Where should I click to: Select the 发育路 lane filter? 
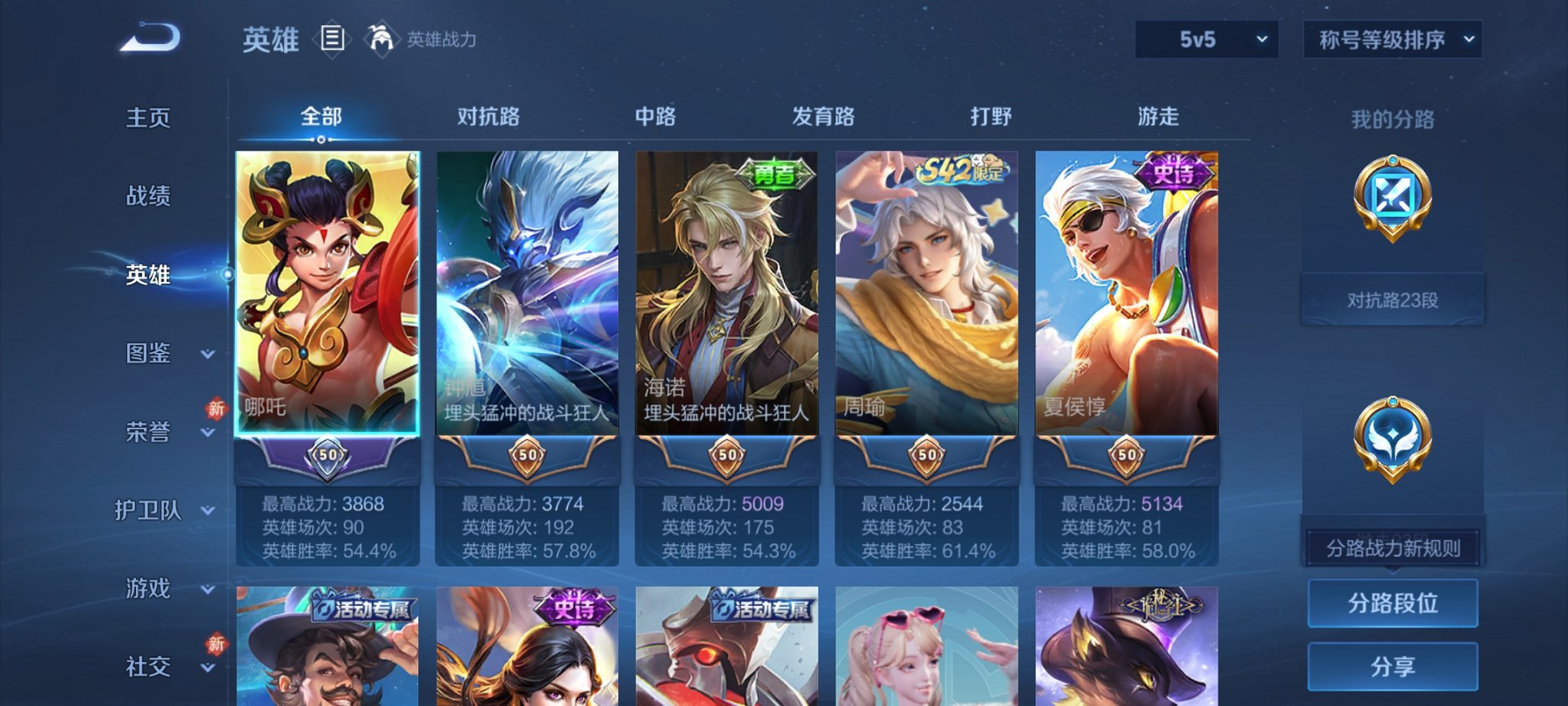tap(822, 116)
